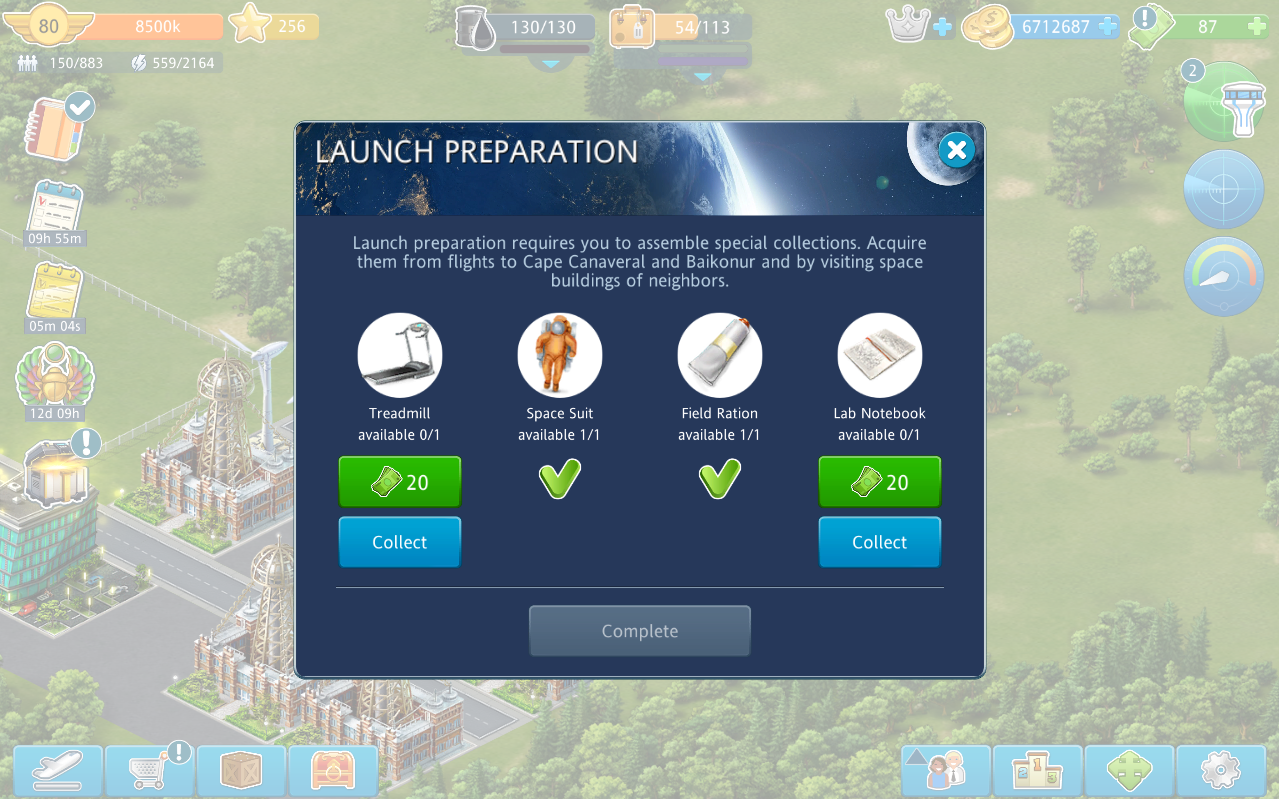The width and height of the screenshot is (1279, 799).
Task: Add more gold coins with plus
Action: click(x=1107, y=27)
